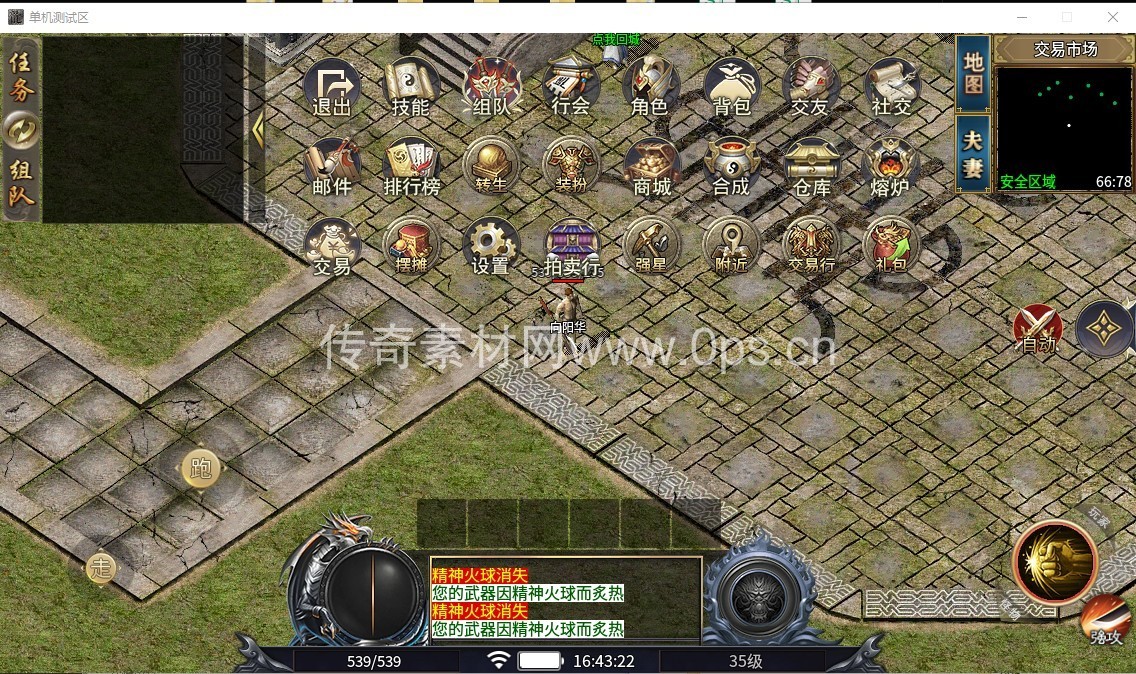Screen dimensions: 1136x674
Task: Toggle 自动 auto-combat crossed swords button
Action: 1038,329
